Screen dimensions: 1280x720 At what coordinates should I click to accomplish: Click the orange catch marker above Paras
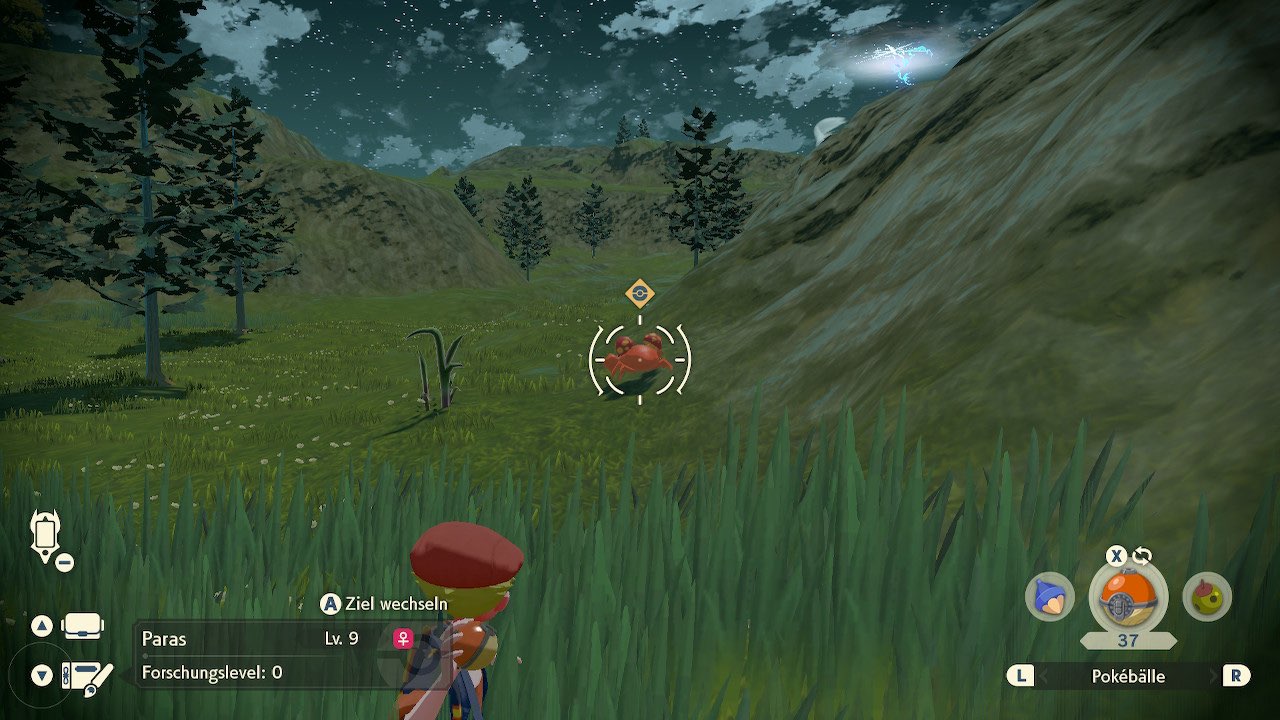tap(639, 294)
